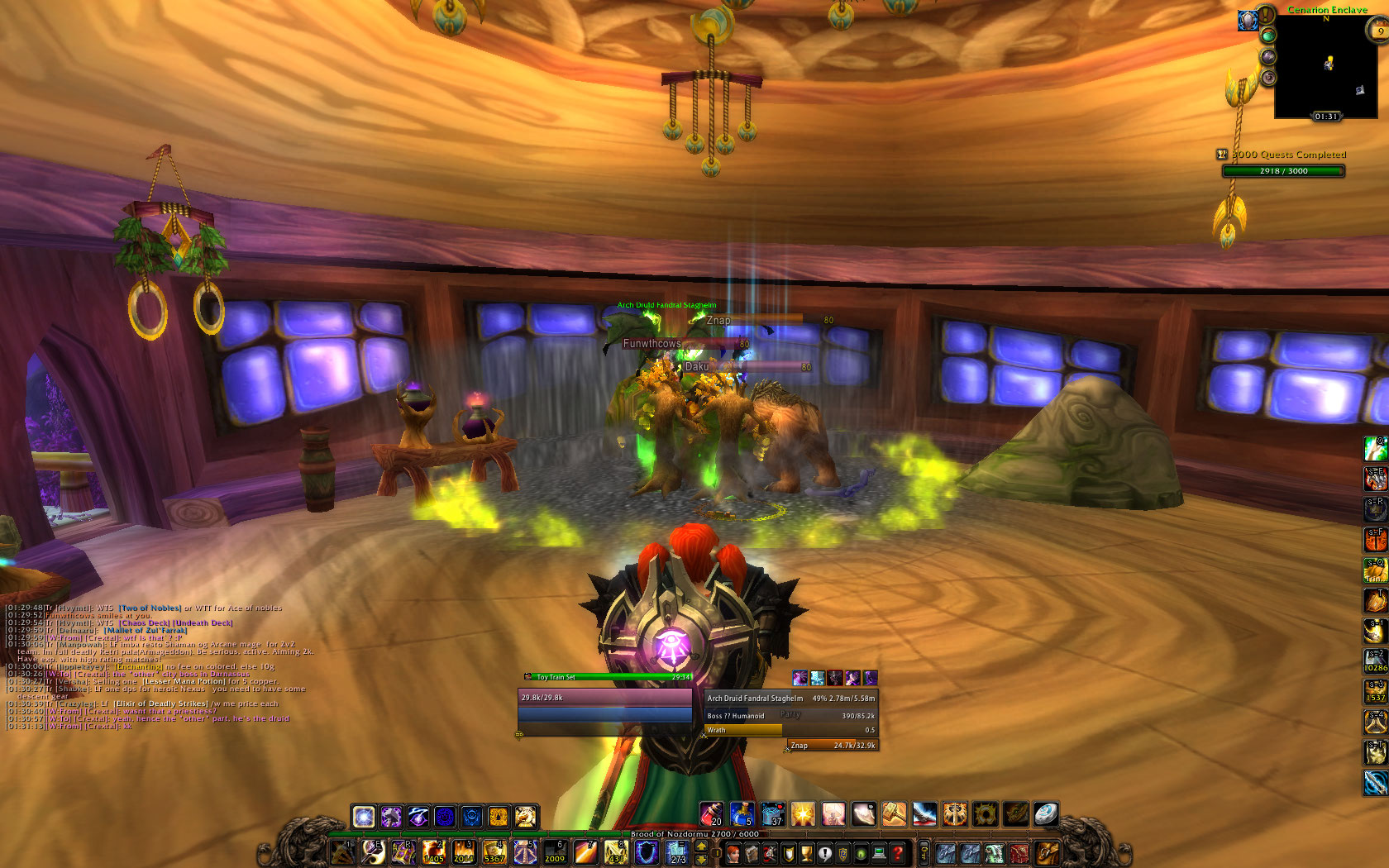
Task: Open the backpack bag slot
Action: (1046, 853)
